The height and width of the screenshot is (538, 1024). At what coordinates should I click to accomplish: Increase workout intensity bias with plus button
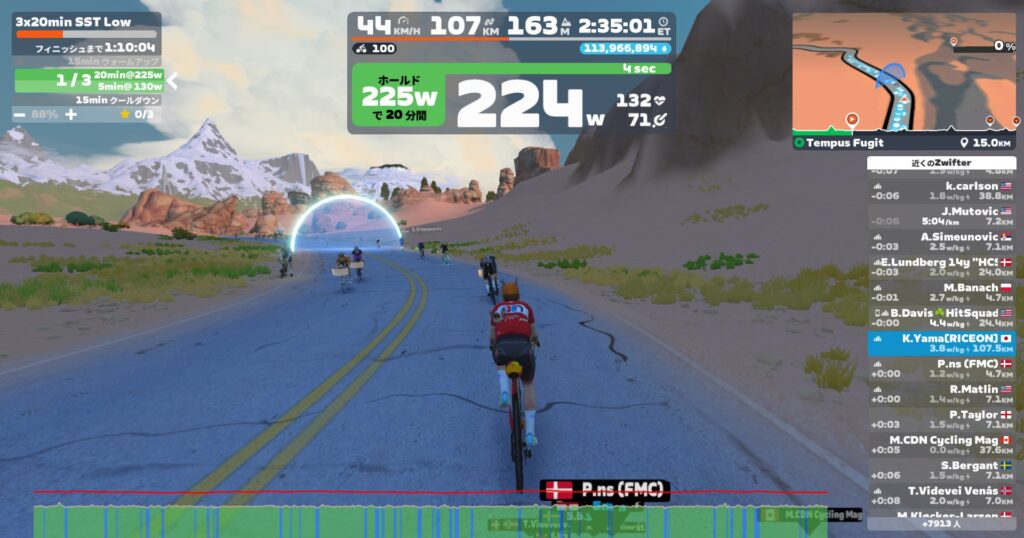pyautogui.click(x=70, y=114)
